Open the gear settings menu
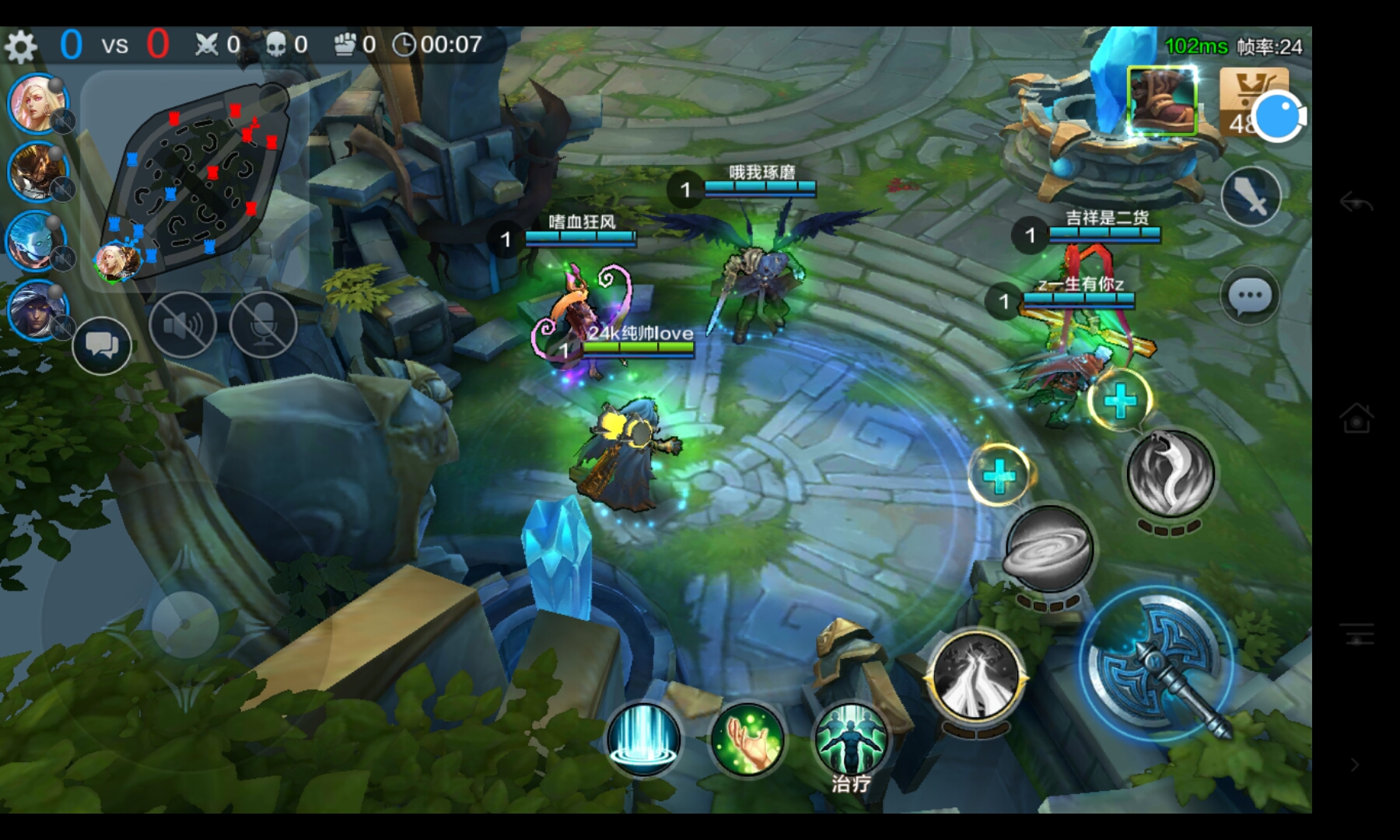The width and height of the screenshot is (1400, 840). click(x=21, y=47)
